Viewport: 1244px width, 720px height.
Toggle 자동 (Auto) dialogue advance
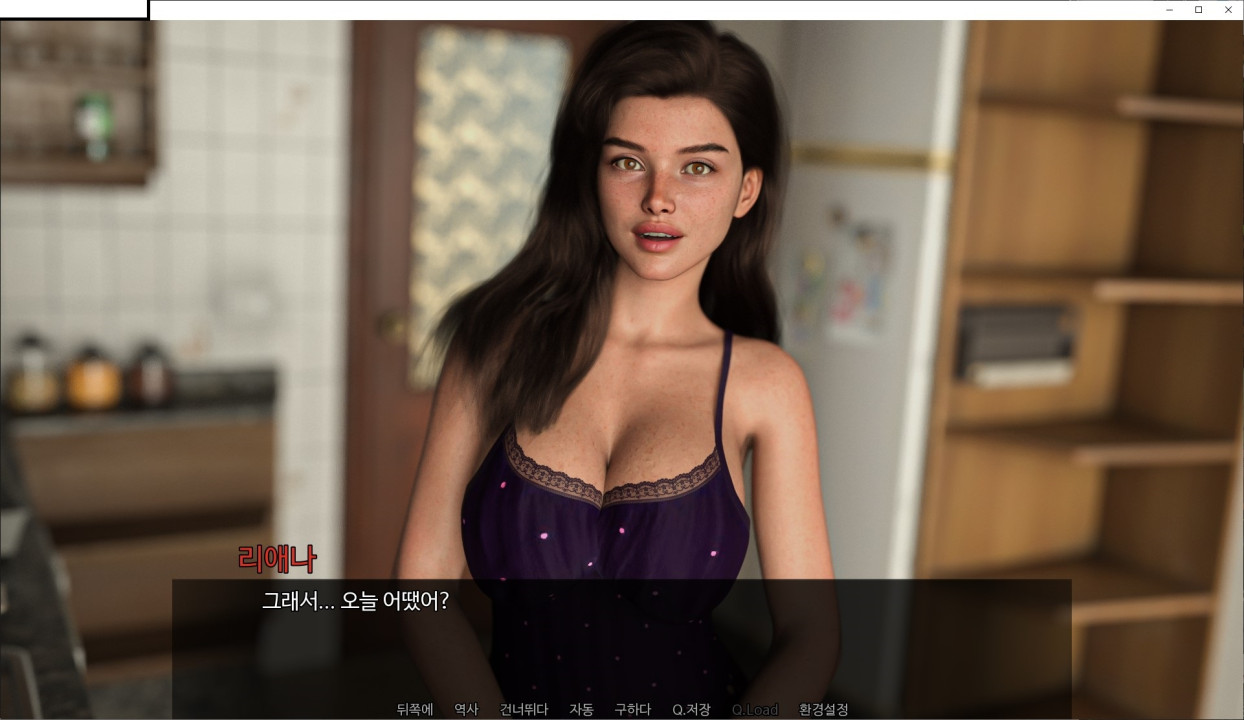581,710
